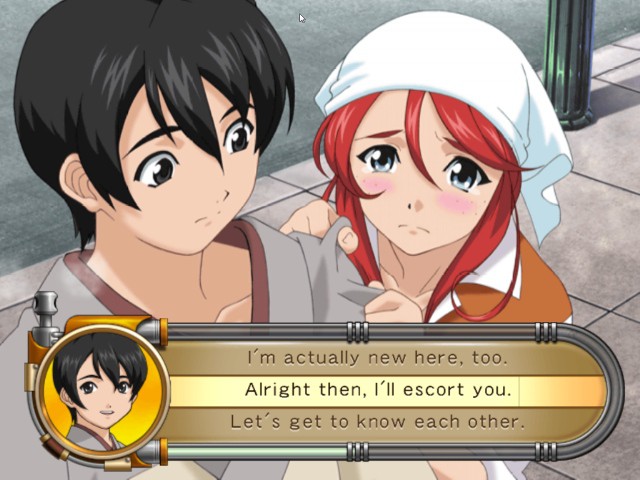640x480 pixels.
Task: Choose "I'm actually new here, too." reply
Action: pyautogui.click(x=378, y=357)
